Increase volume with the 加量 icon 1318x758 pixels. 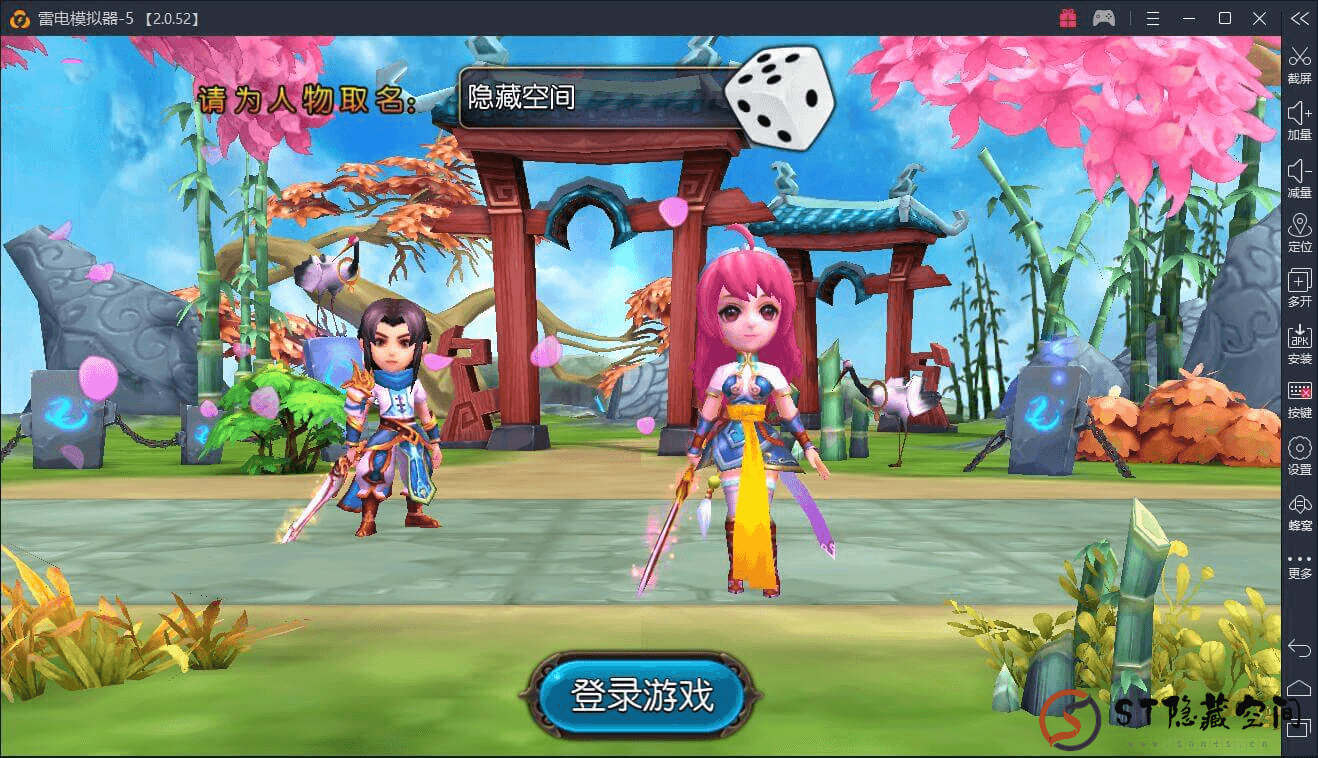1299,118
